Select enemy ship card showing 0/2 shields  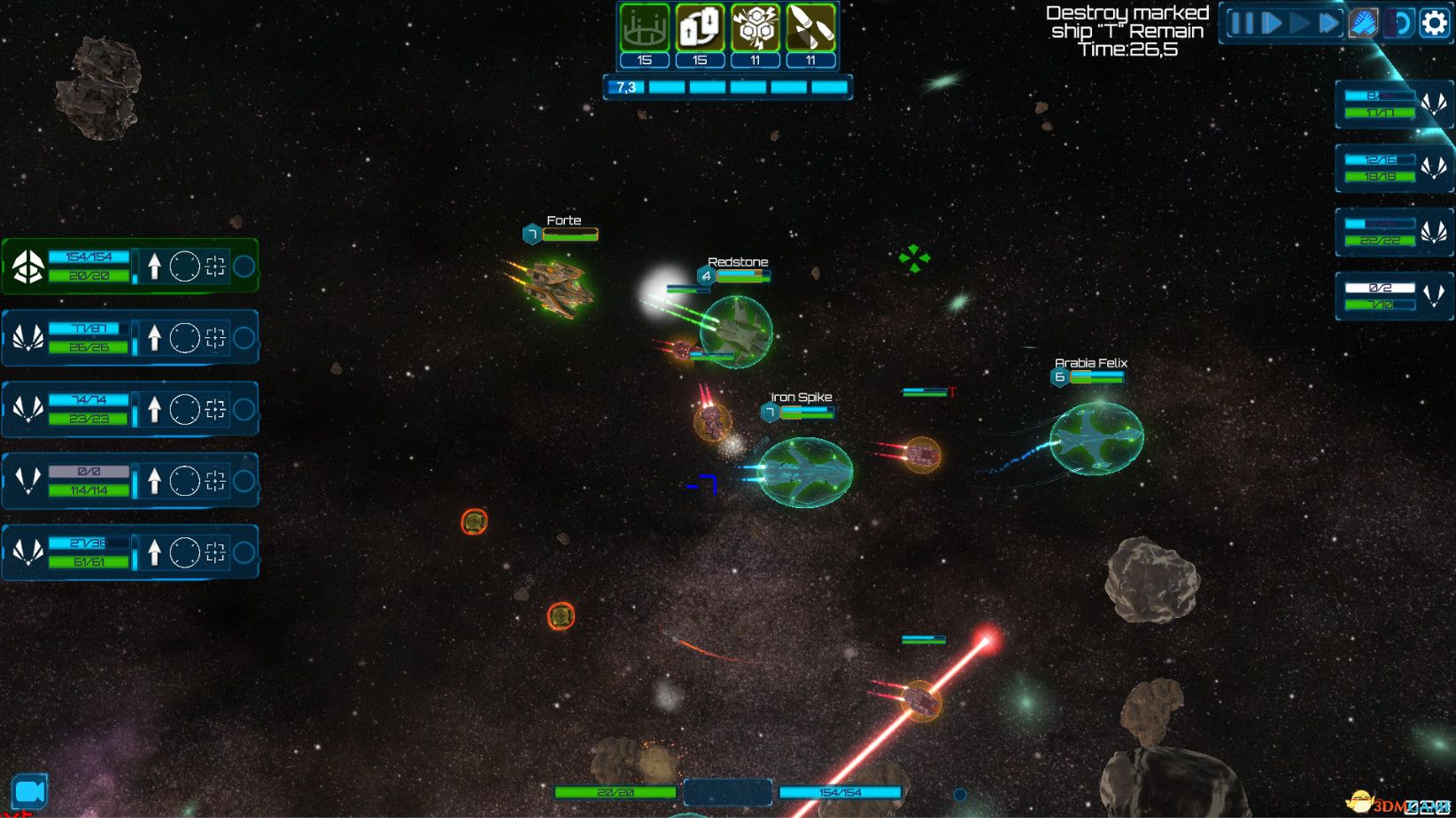1392,296
